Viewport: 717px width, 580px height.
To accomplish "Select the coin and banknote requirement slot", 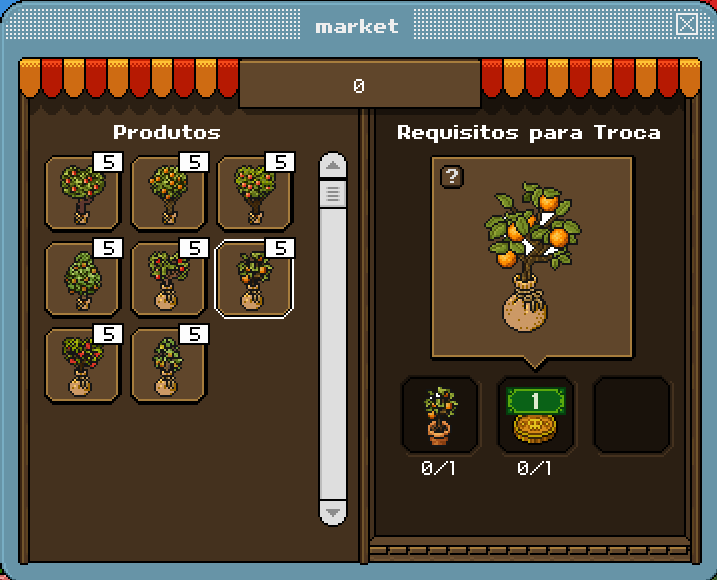I will pyautogui.click(x=536, y=415).
